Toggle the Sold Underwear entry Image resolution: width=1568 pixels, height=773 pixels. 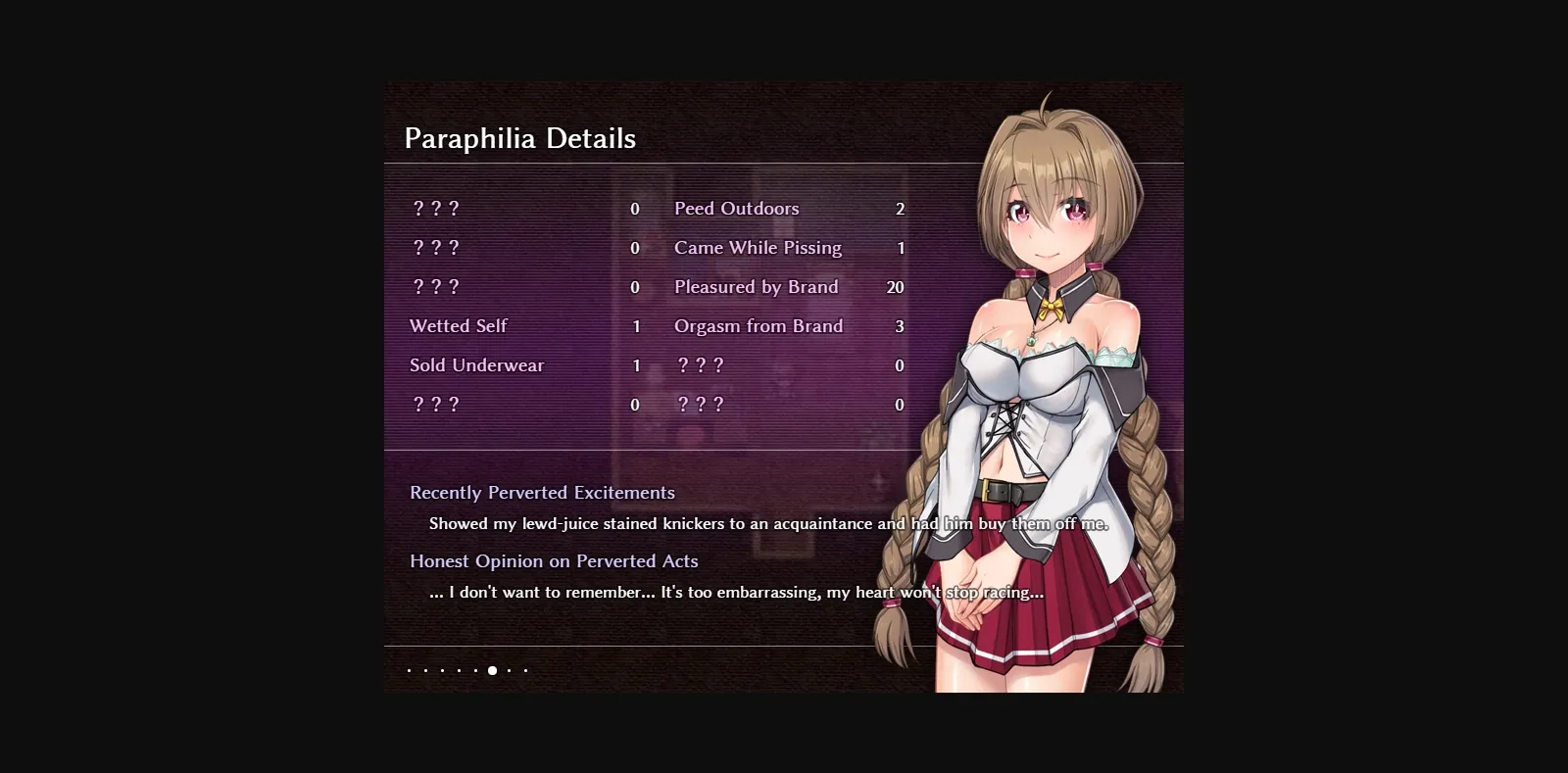(x=477, y=364)
